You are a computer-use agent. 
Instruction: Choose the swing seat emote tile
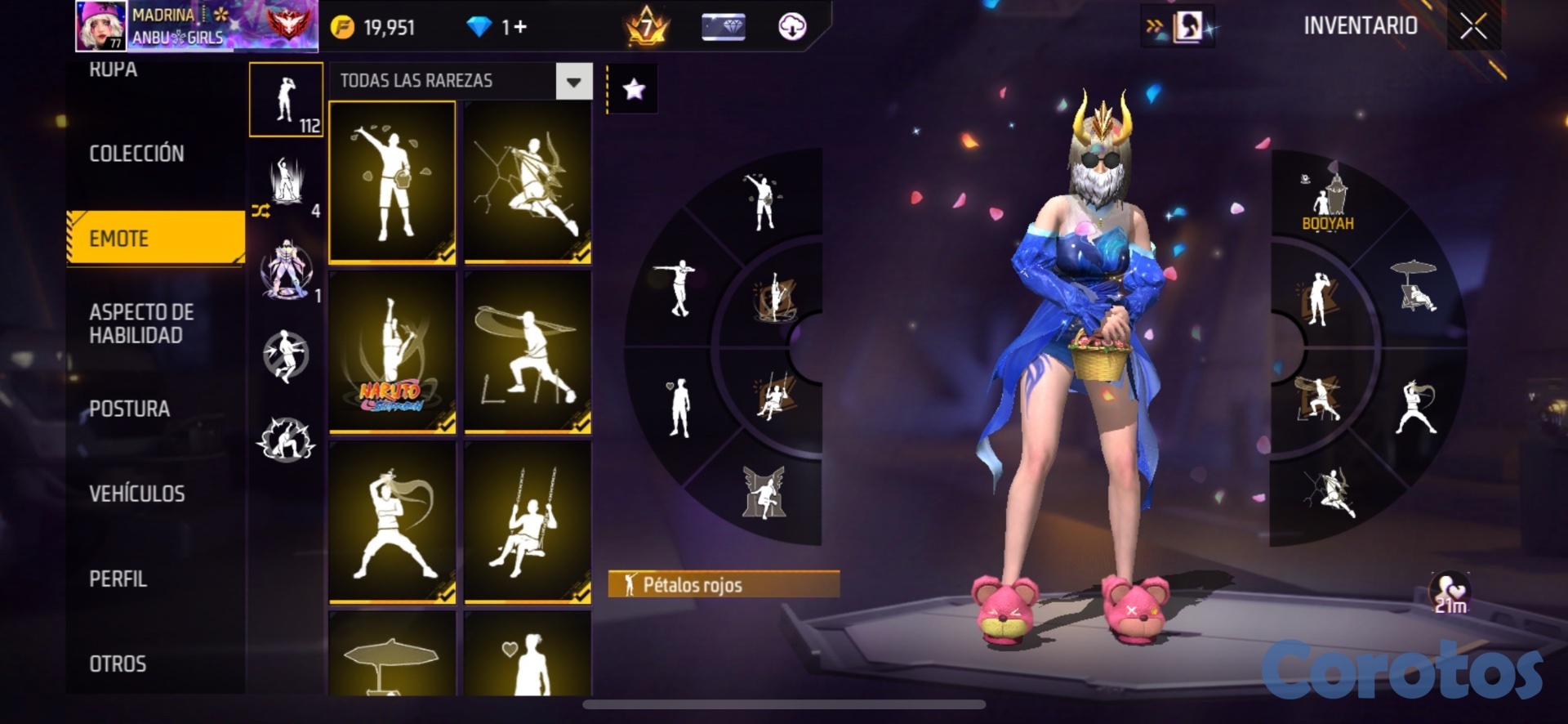(x=528, y=521)
